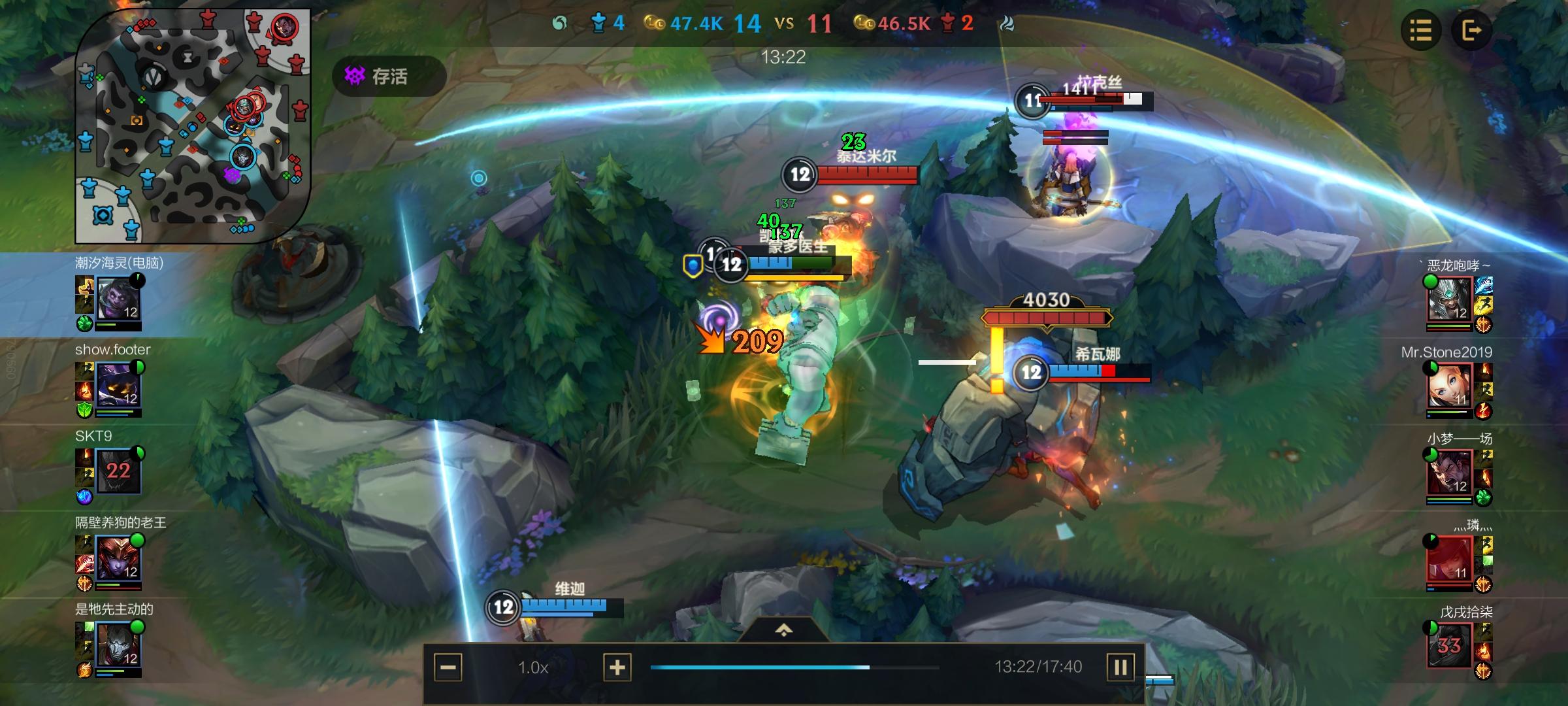The image size is (1568, 706).
Task: Open the scoreboard list button
Action: click(1420, 30)
